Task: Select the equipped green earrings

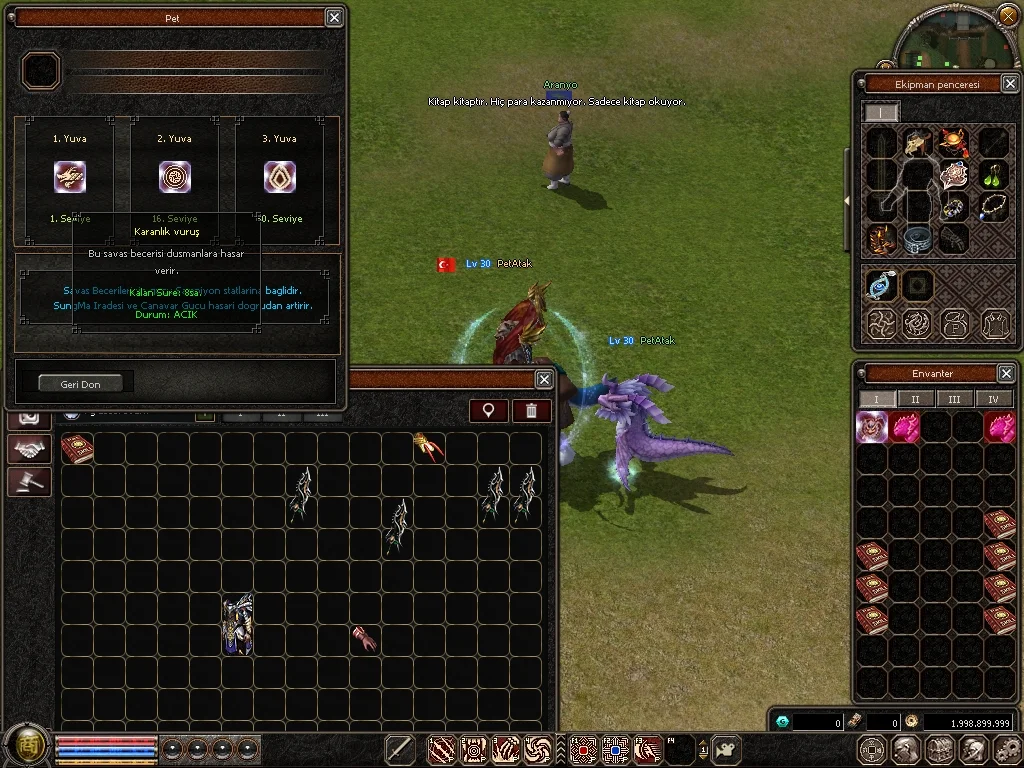Action: [991, 175]
